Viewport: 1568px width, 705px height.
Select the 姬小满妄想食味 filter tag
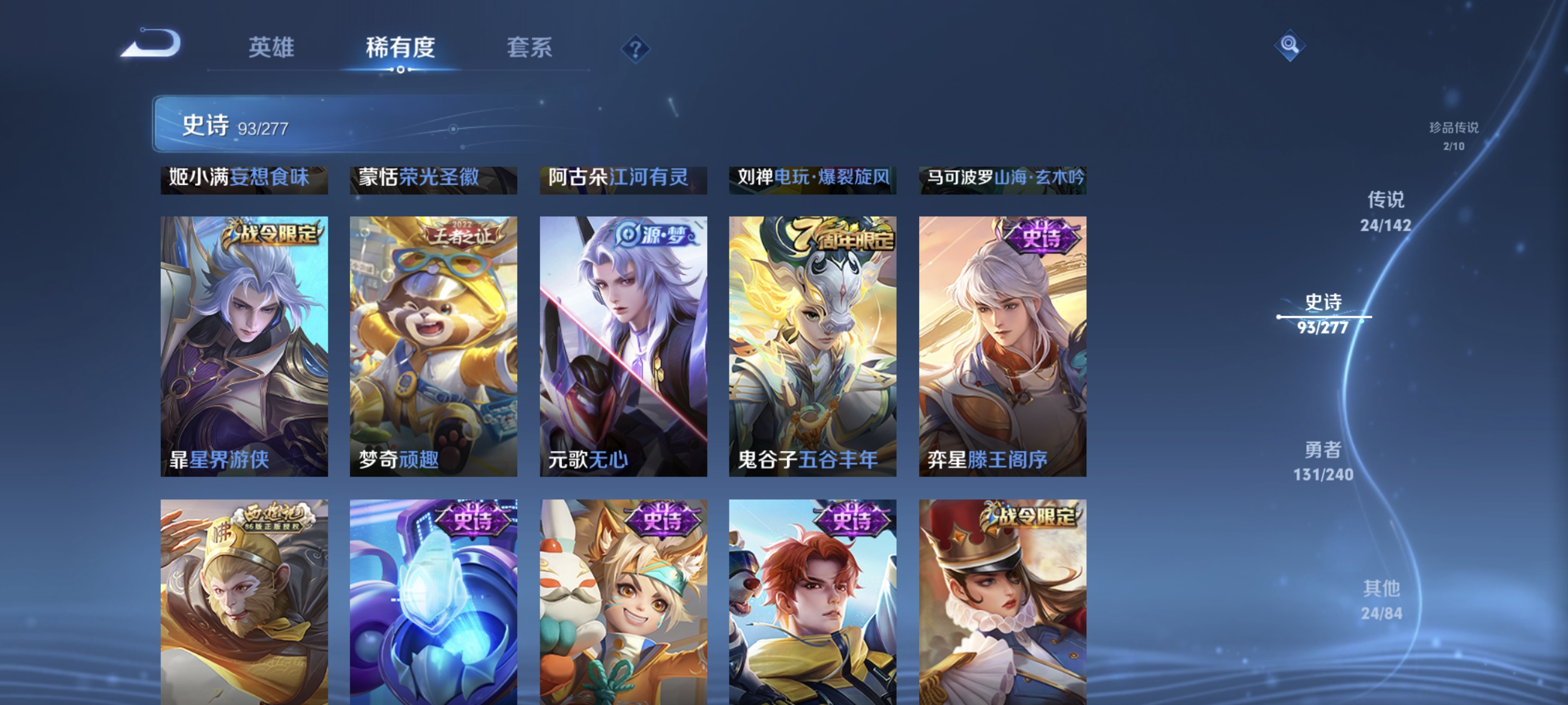[243, 180]
